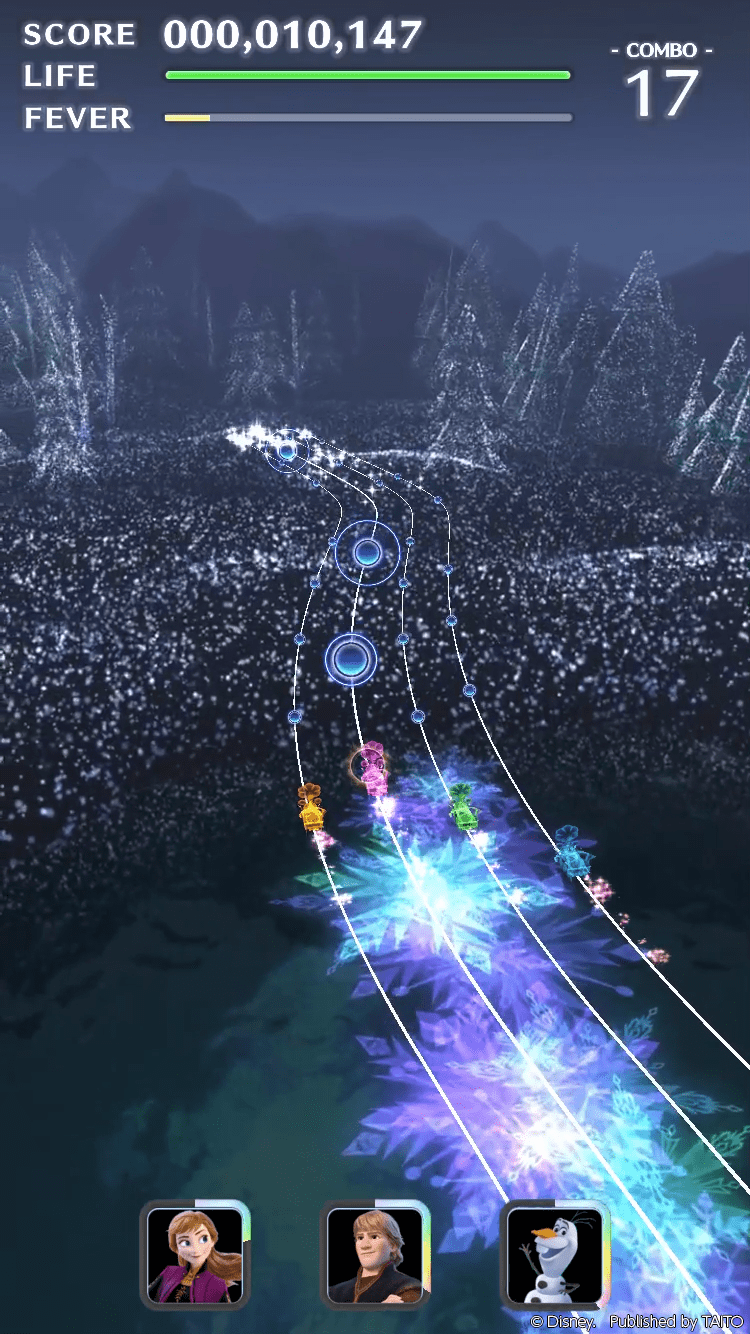Tap the Kristoff skill portrait
750x1334 pixels.
pos(375,1254)
